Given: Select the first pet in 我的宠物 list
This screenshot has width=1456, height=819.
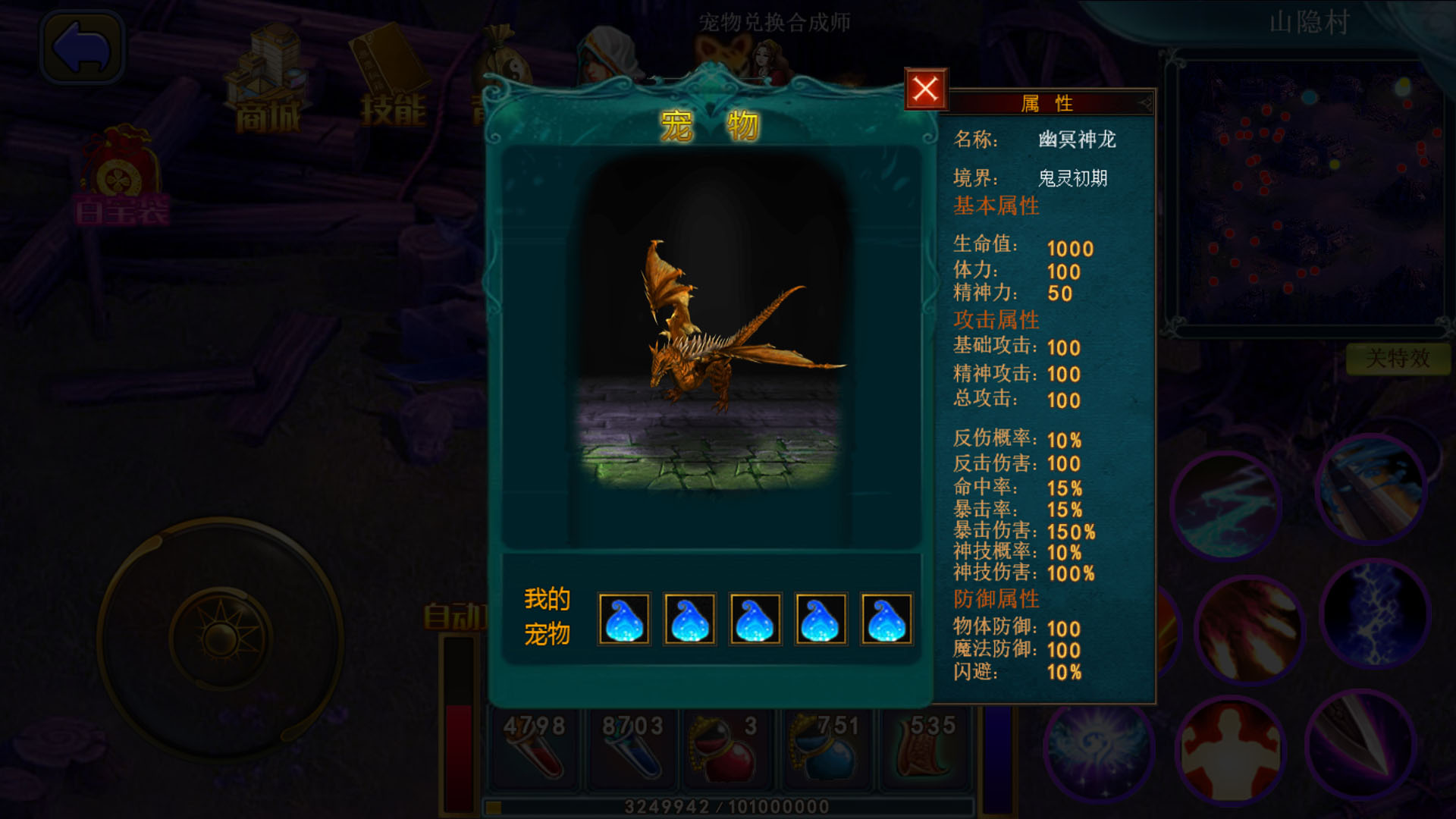Looking at the screenshot, I should pyautogui.click(x=623, y=620).
